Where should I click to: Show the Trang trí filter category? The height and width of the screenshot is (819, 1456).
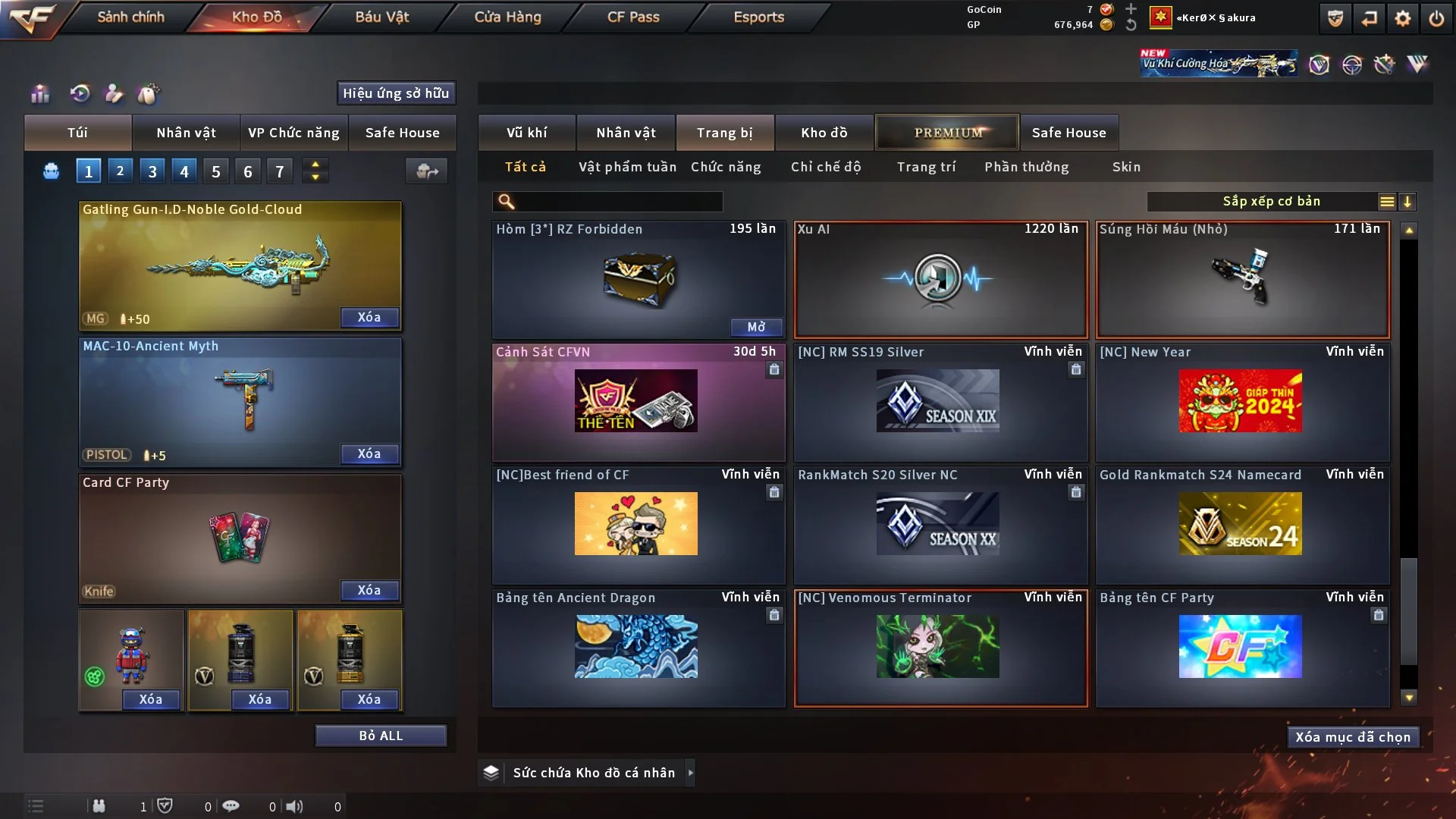926,167
